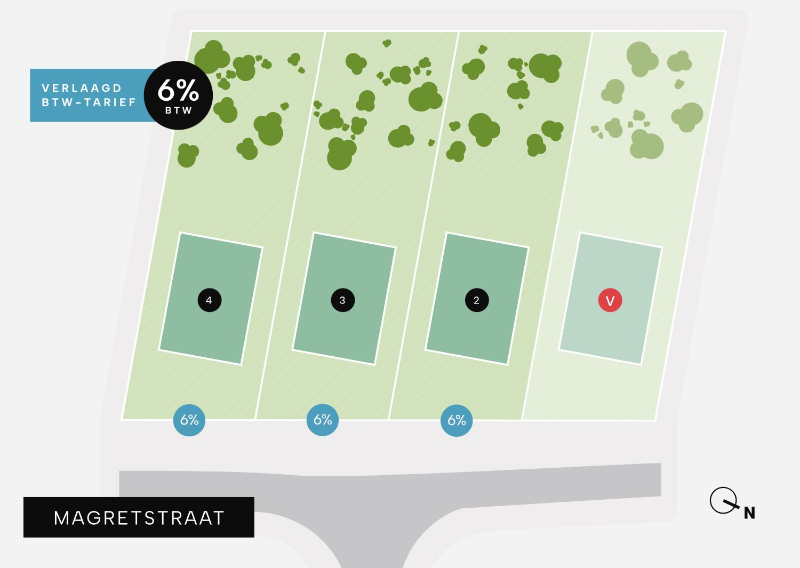Select plot number 4 marker
The image size is (800, 568).
(209, 300)
